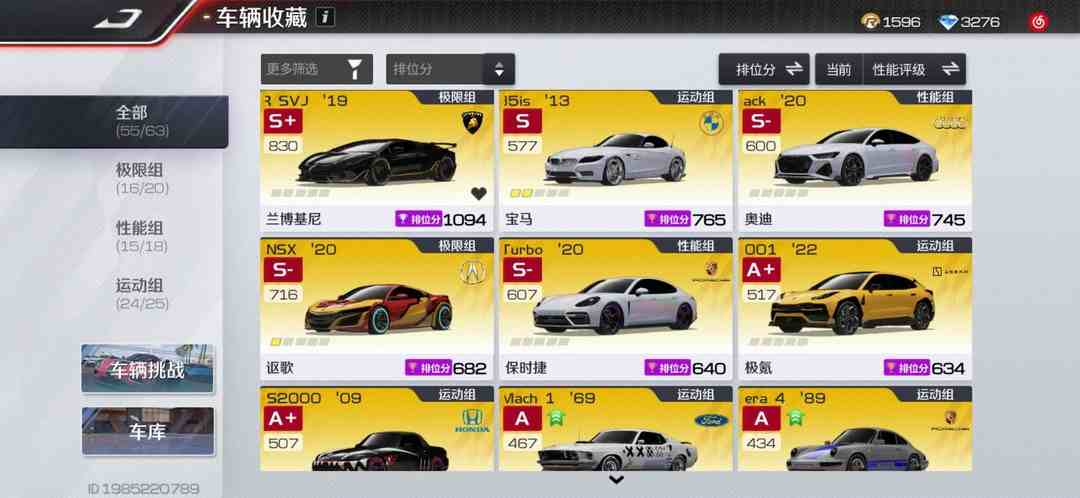Pick the 讴歌 NSX '20 car card
Viewport: 1080px width, 498px height.
point(377,307)
